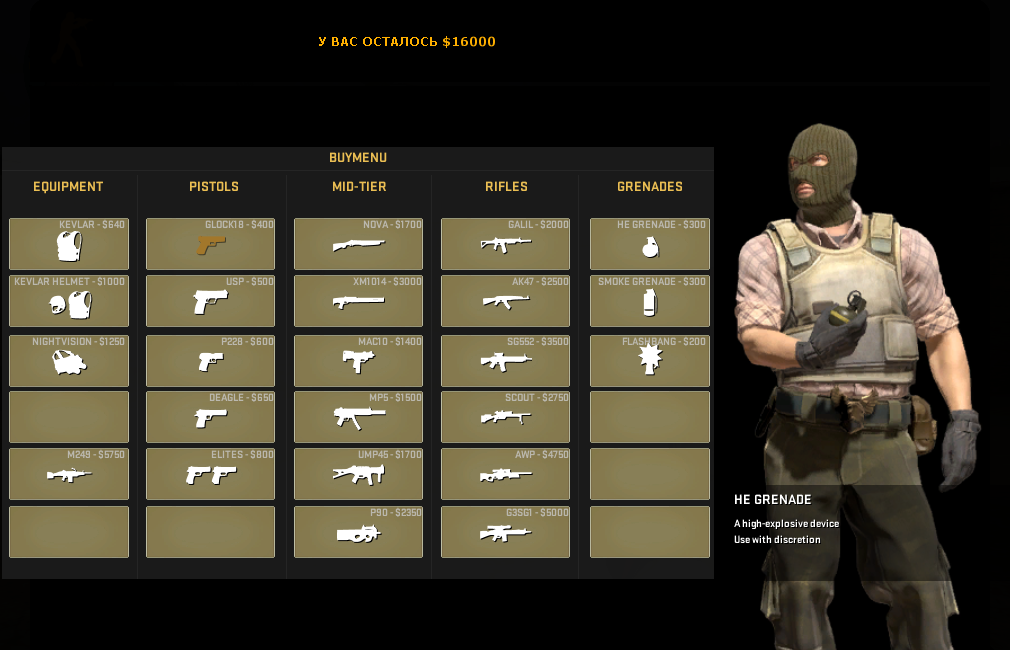Viewport: 1010px width, 650px height.
Task: Buy the dual Elites pistols
Action: tap(210, 474)
